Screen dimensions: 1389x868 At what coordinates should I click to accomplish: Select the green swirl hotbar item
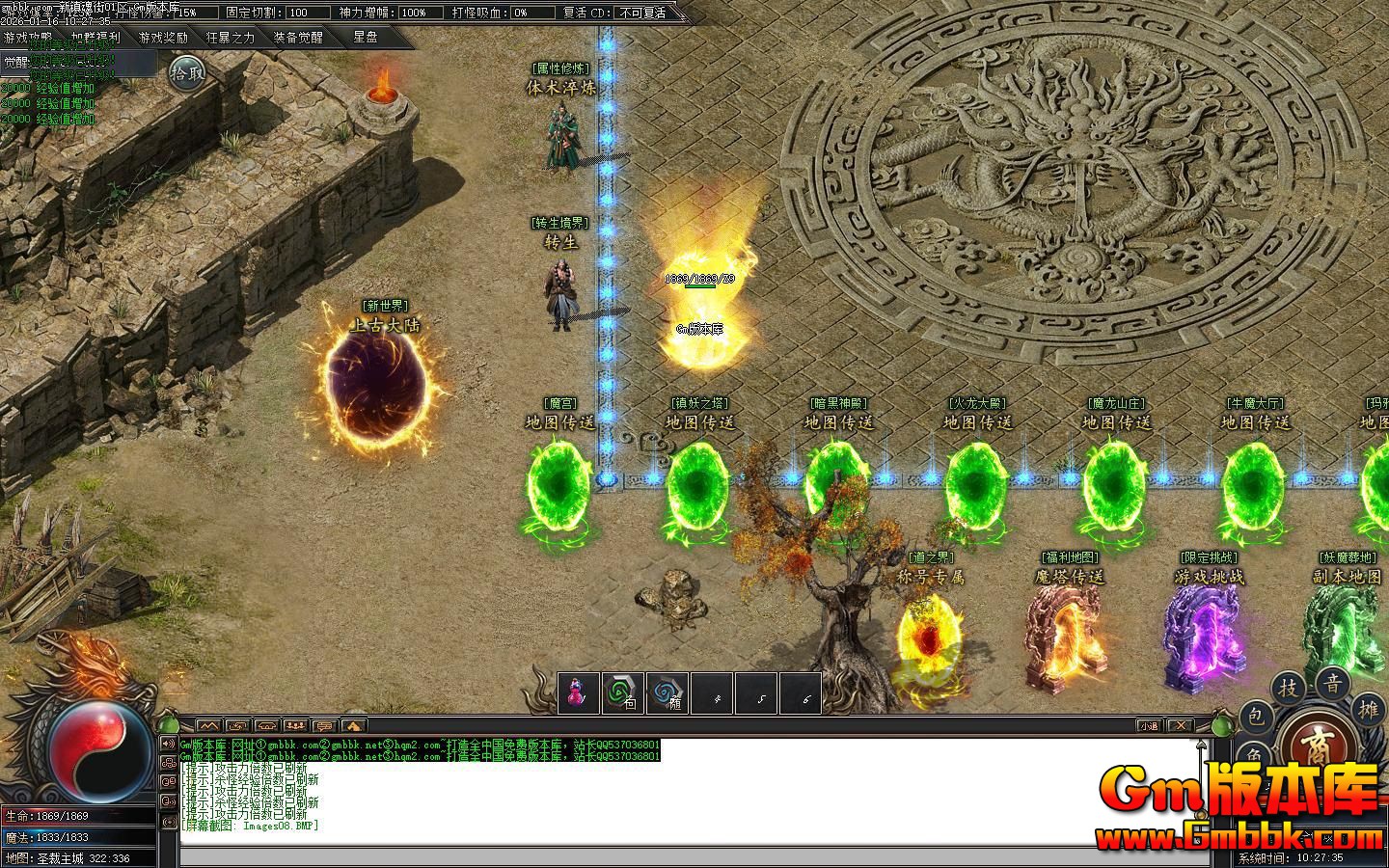pyautogui.click(x=622, y=692)
